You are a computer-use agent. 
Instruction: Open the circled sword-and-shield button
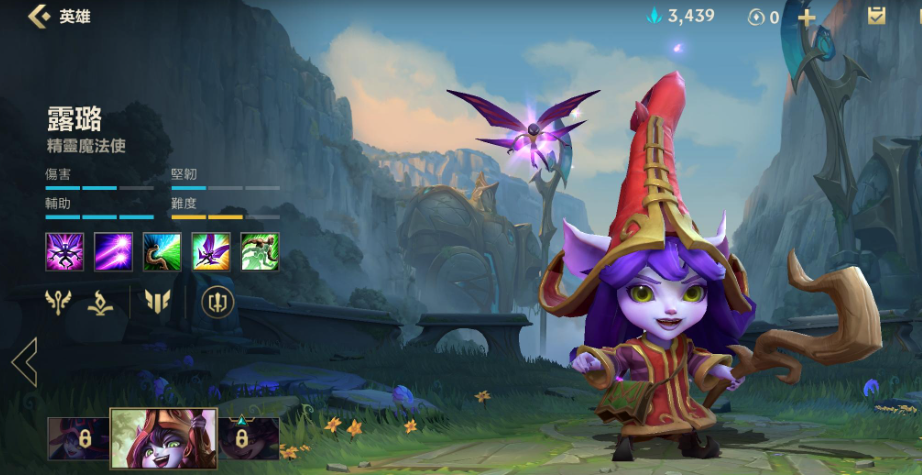(x=218, y=301)
